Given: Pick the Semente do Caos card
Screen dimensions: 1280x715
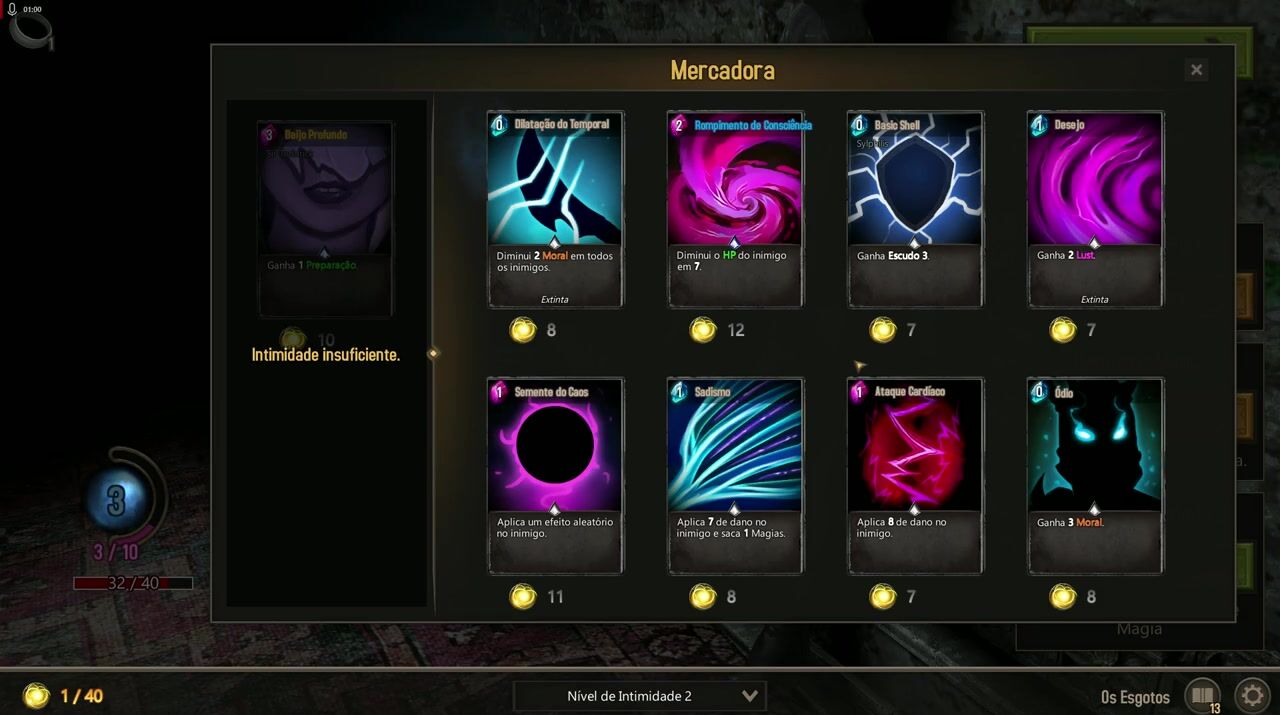Looking at the screenshot, I should click(556, 476).
